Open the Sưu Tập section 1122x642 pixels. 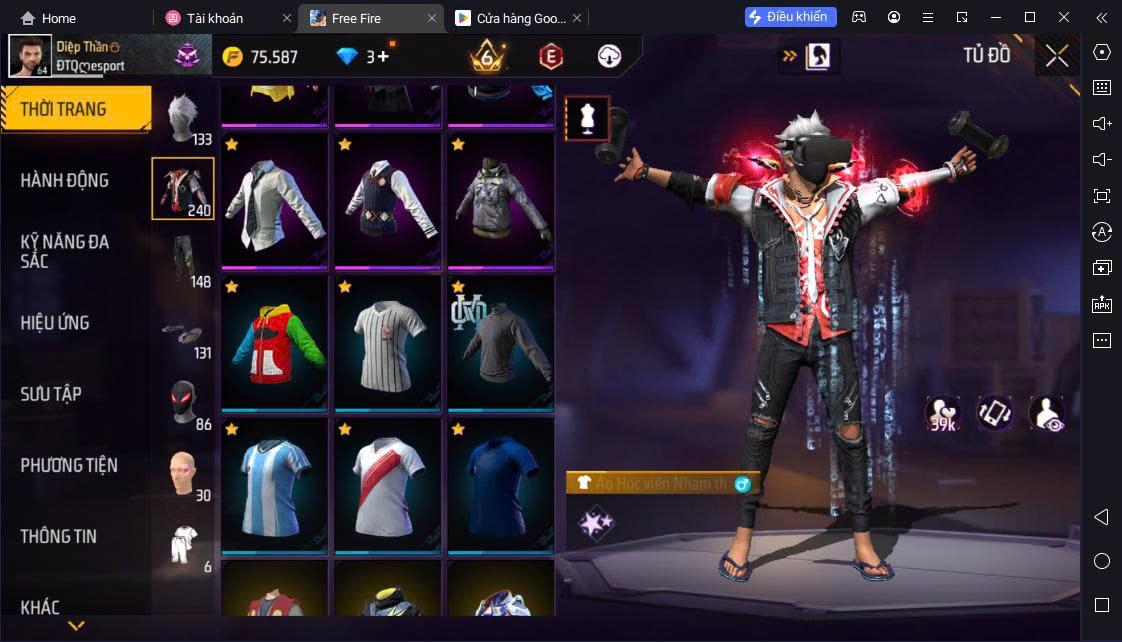click(51, 394)
